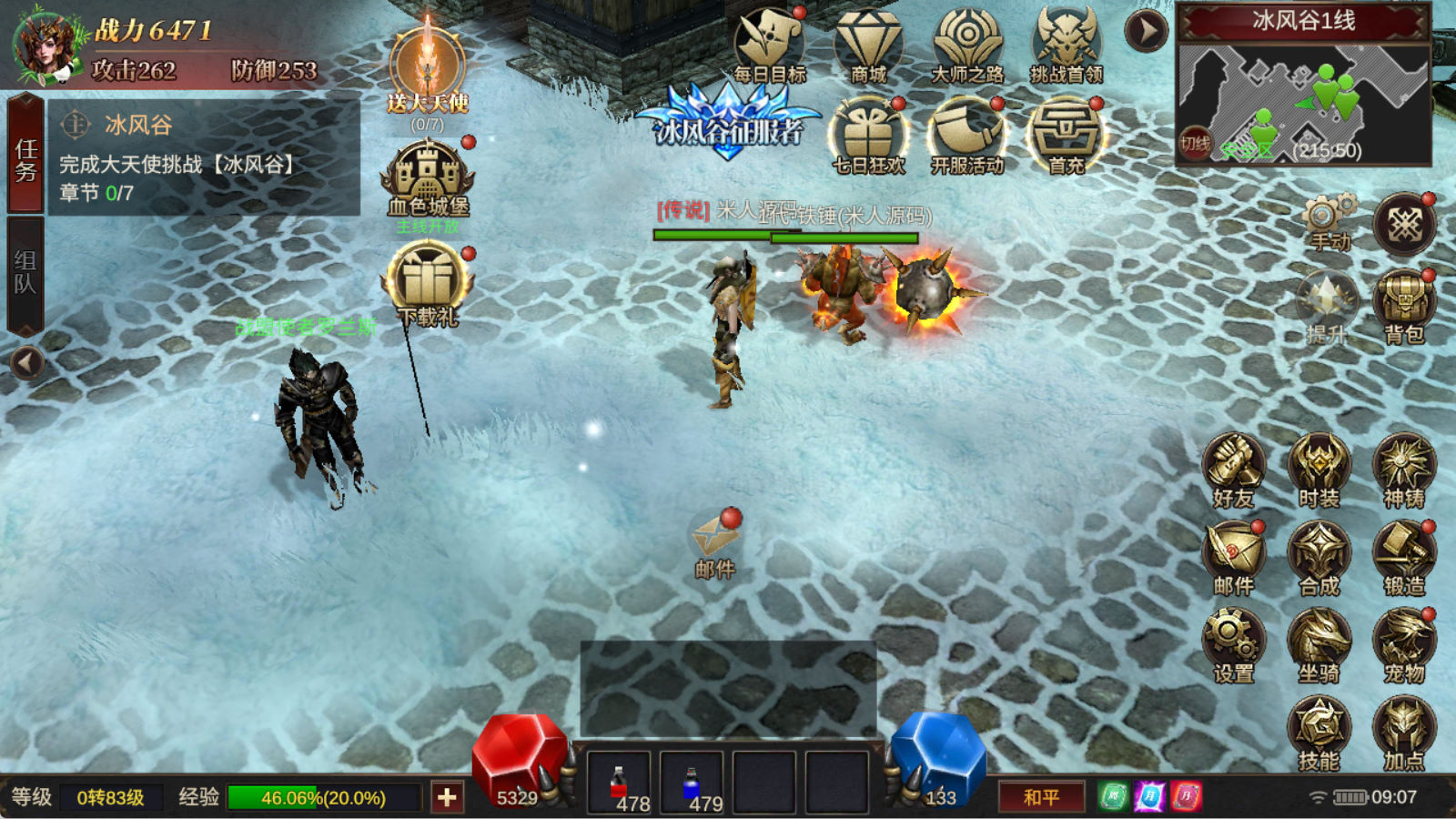Use the red health potion slot
The image size is (1456, 819).
[x=619, y=783]
